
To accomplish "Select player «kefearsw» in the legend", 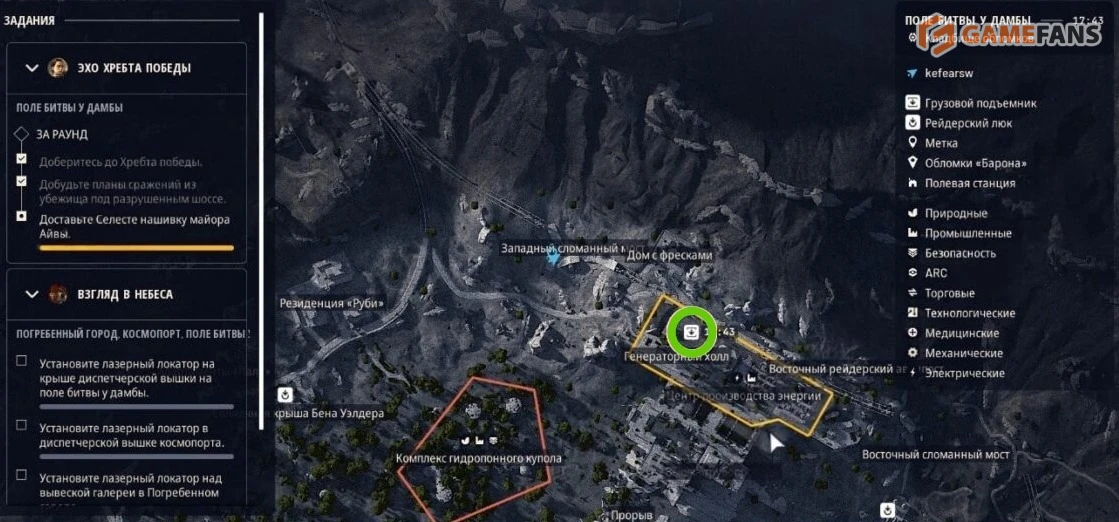I will 949,73.
